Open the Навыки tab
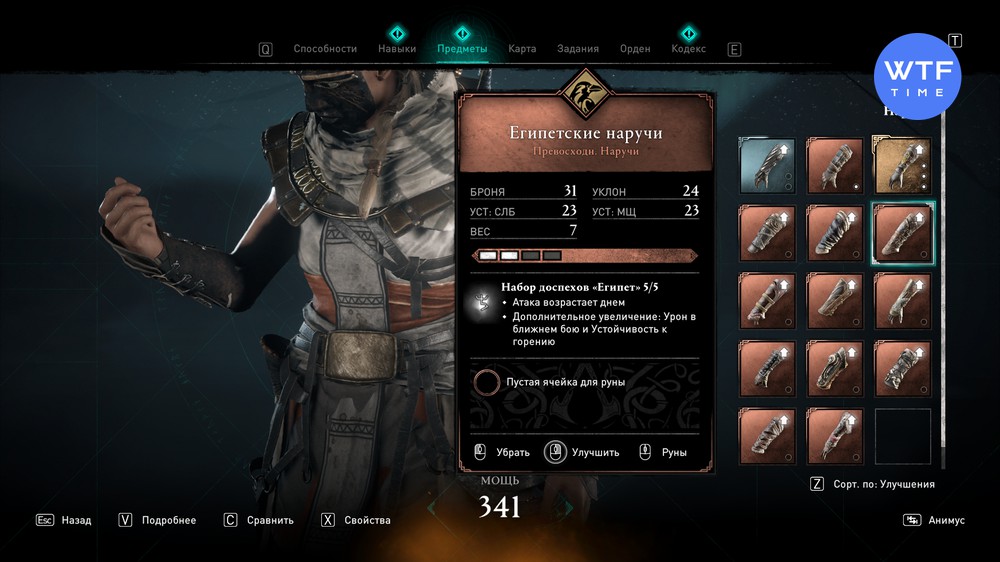1000x562 pixels. [x=397, y=49]
